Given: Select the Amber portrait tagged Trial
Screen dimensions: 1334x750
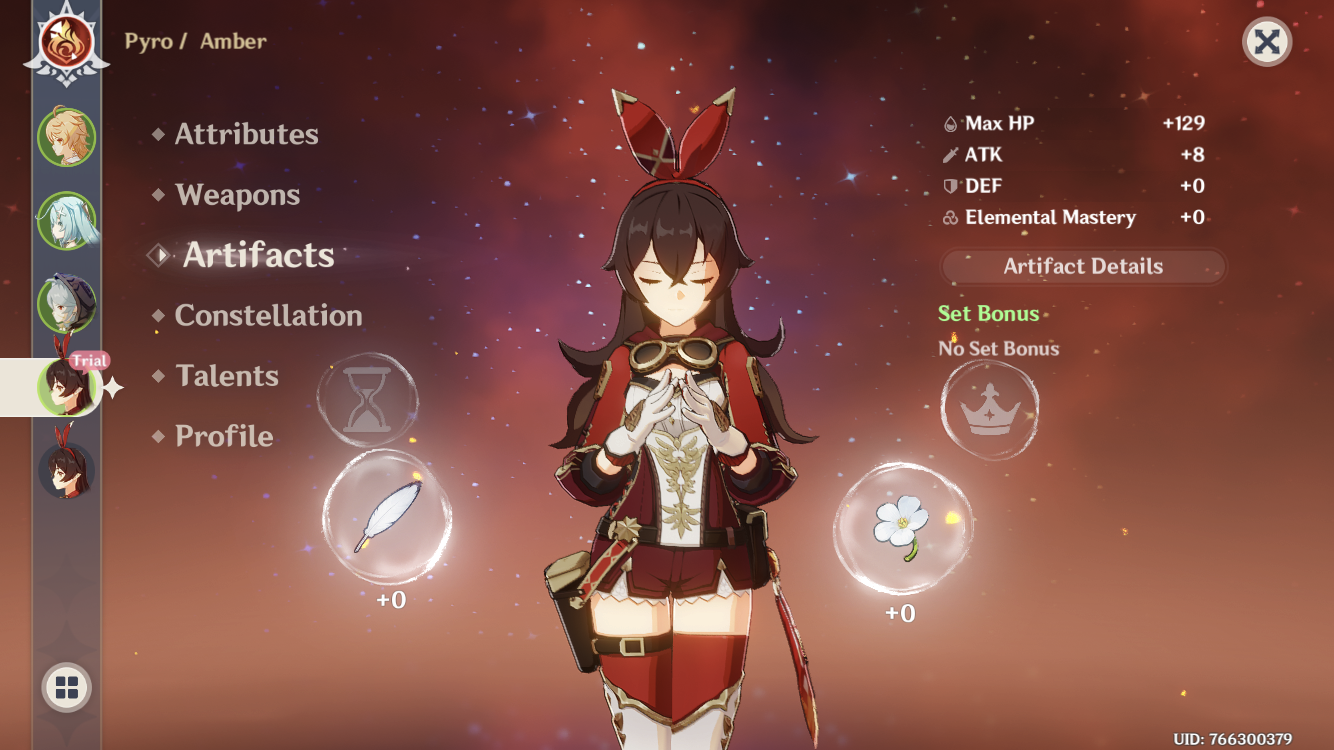Looking at the screenshot, I should (x=66, y=386).
